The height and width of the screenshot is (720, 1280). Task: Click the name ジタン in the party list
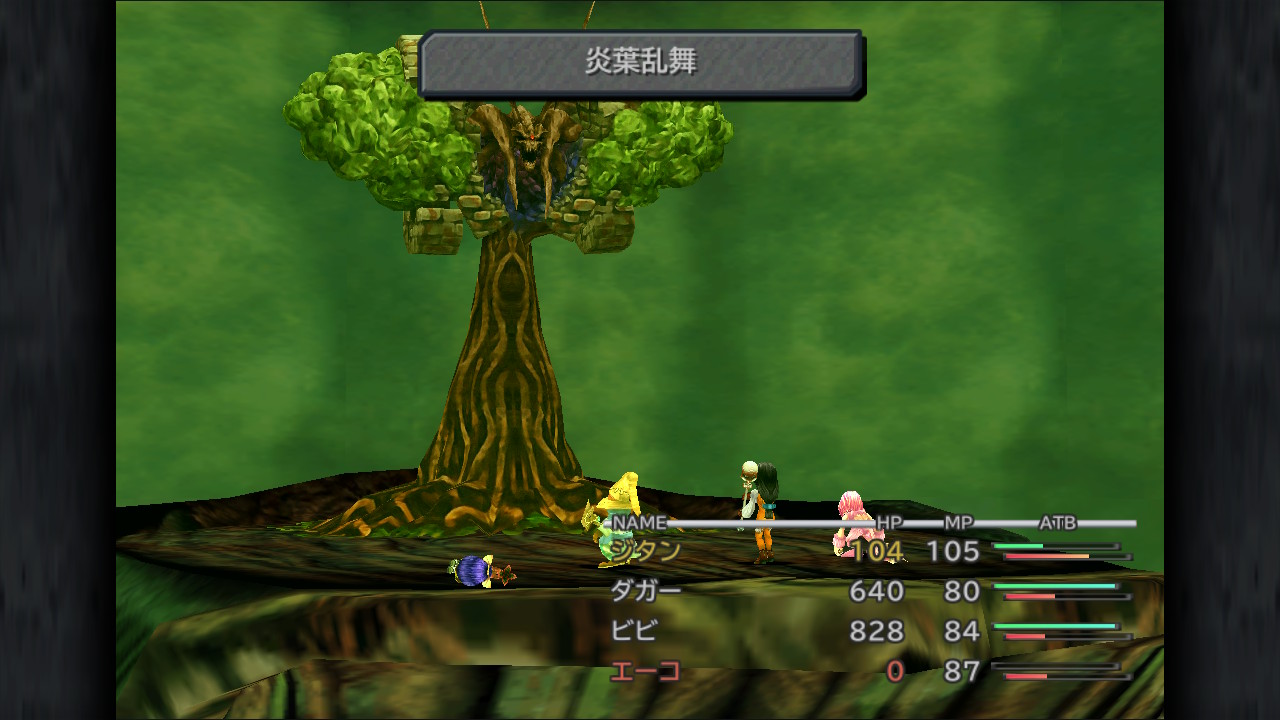pos(645,550)
